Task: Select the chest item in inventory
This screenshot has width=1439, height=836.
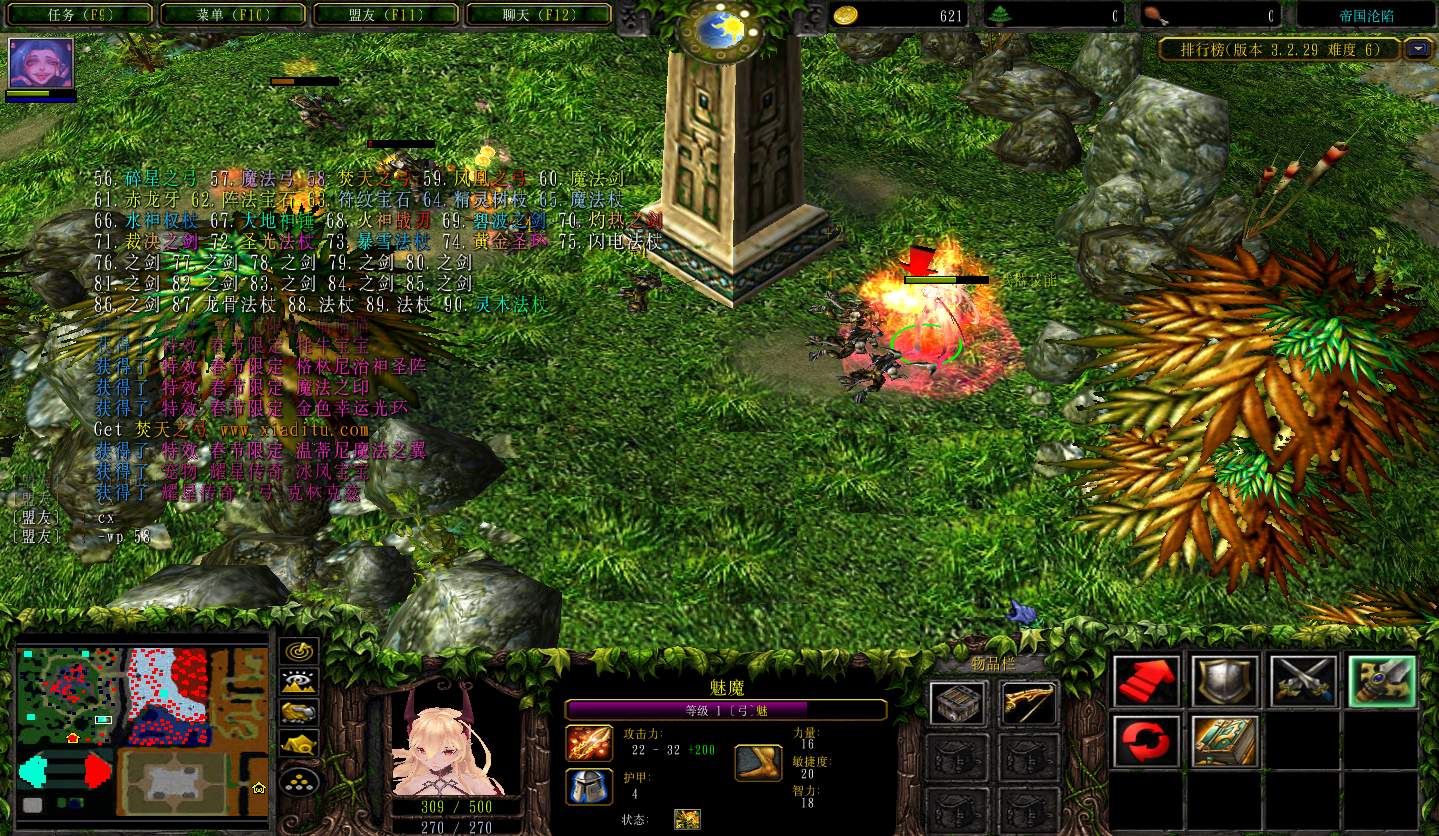Action: coord(957,704)
